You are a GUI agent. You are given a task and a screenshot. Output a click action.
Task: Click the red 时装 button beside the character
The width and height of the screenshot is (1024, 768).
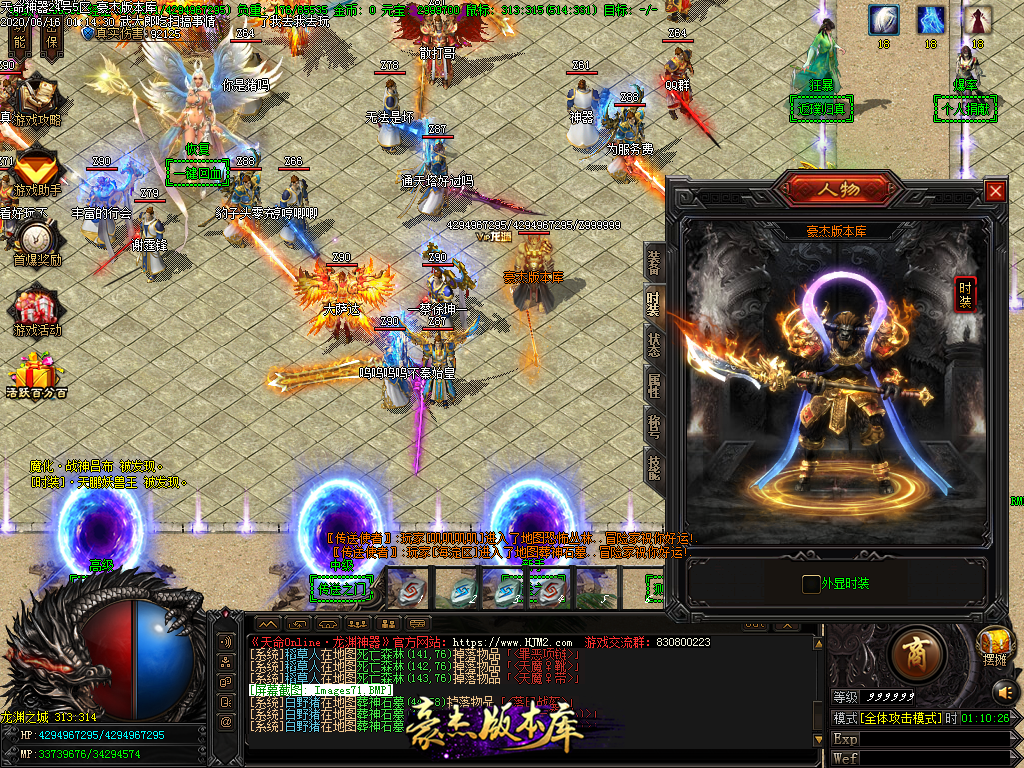point(965,293)
